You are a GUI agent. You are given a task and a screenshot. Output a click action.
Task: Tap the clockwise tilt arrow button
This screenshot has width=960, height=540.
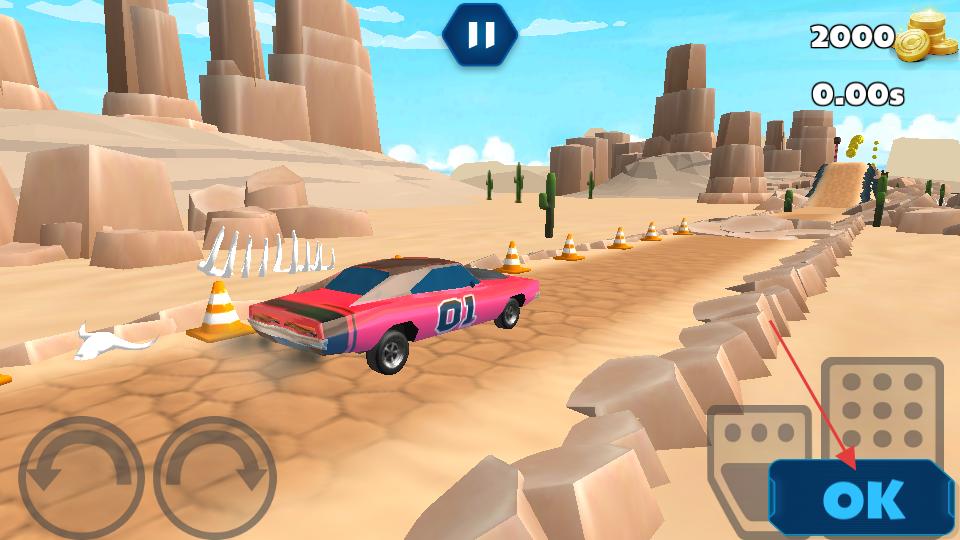(215, 478)
